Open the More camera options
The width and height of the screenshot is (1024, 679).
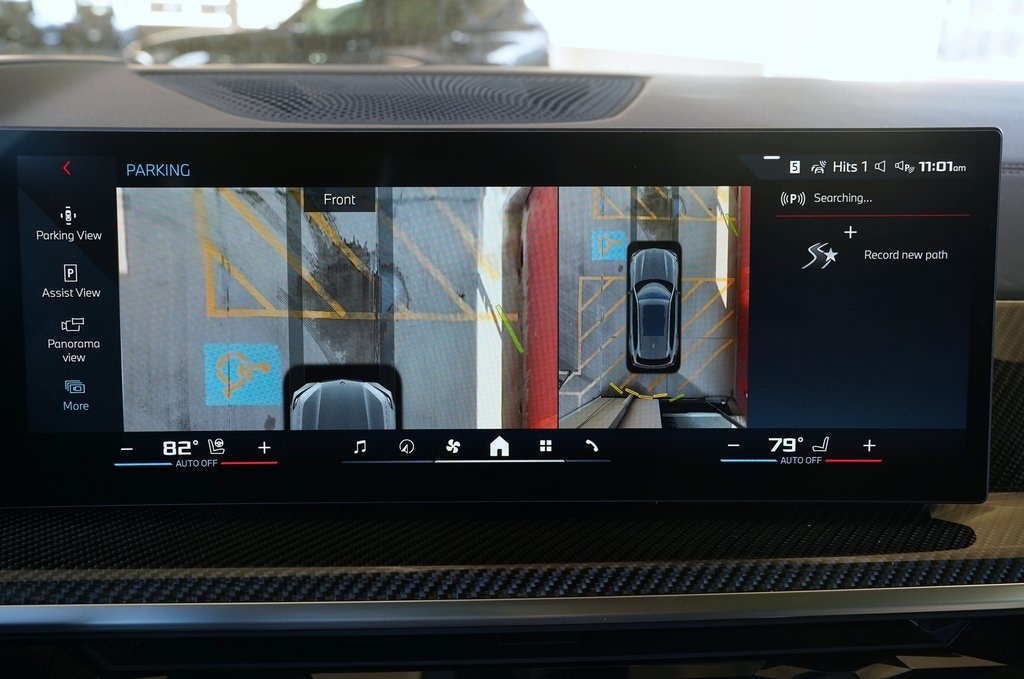click(75, 395)
